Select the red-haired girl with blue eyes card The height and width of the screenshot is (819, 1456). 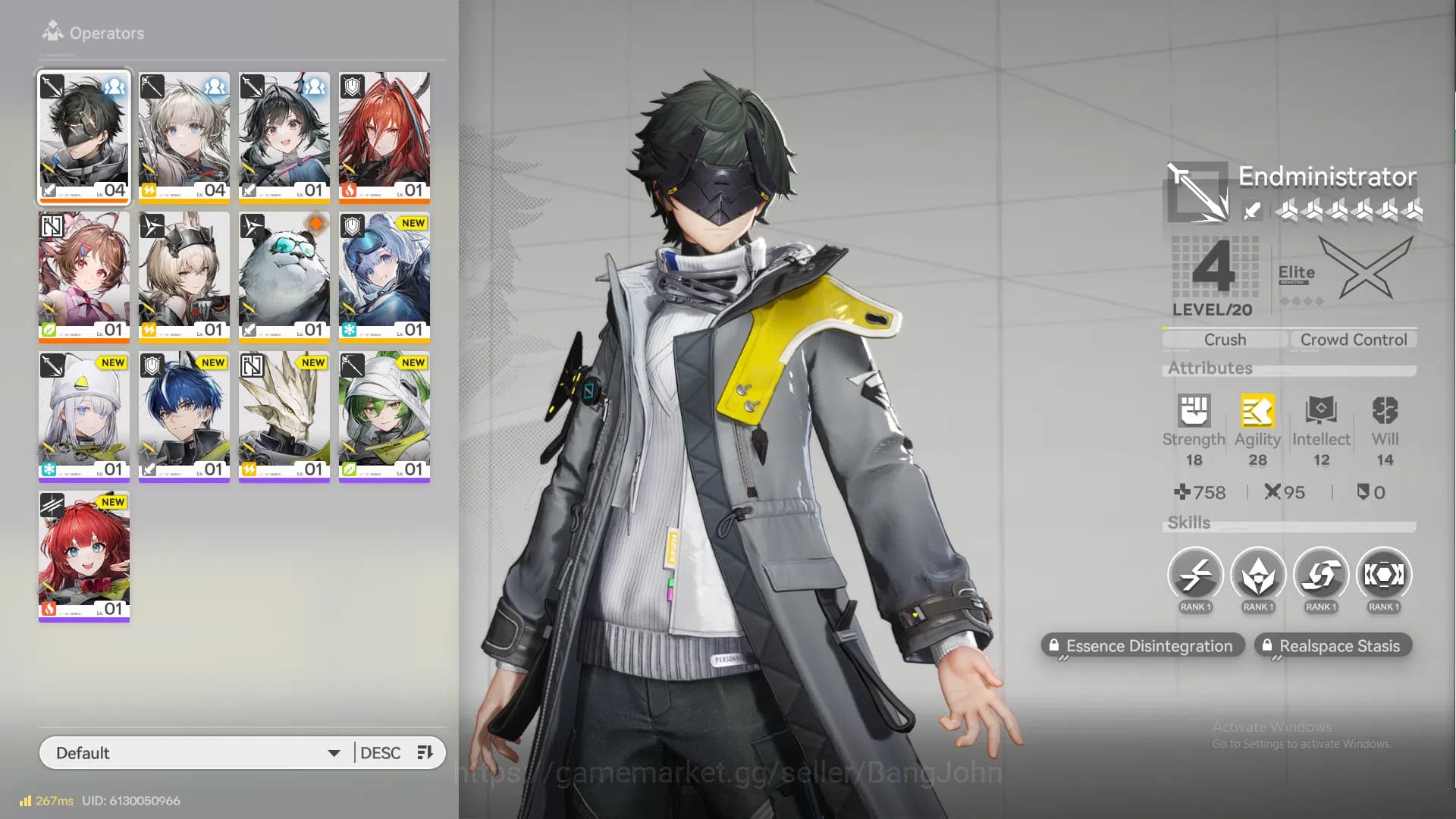[84, 555]
